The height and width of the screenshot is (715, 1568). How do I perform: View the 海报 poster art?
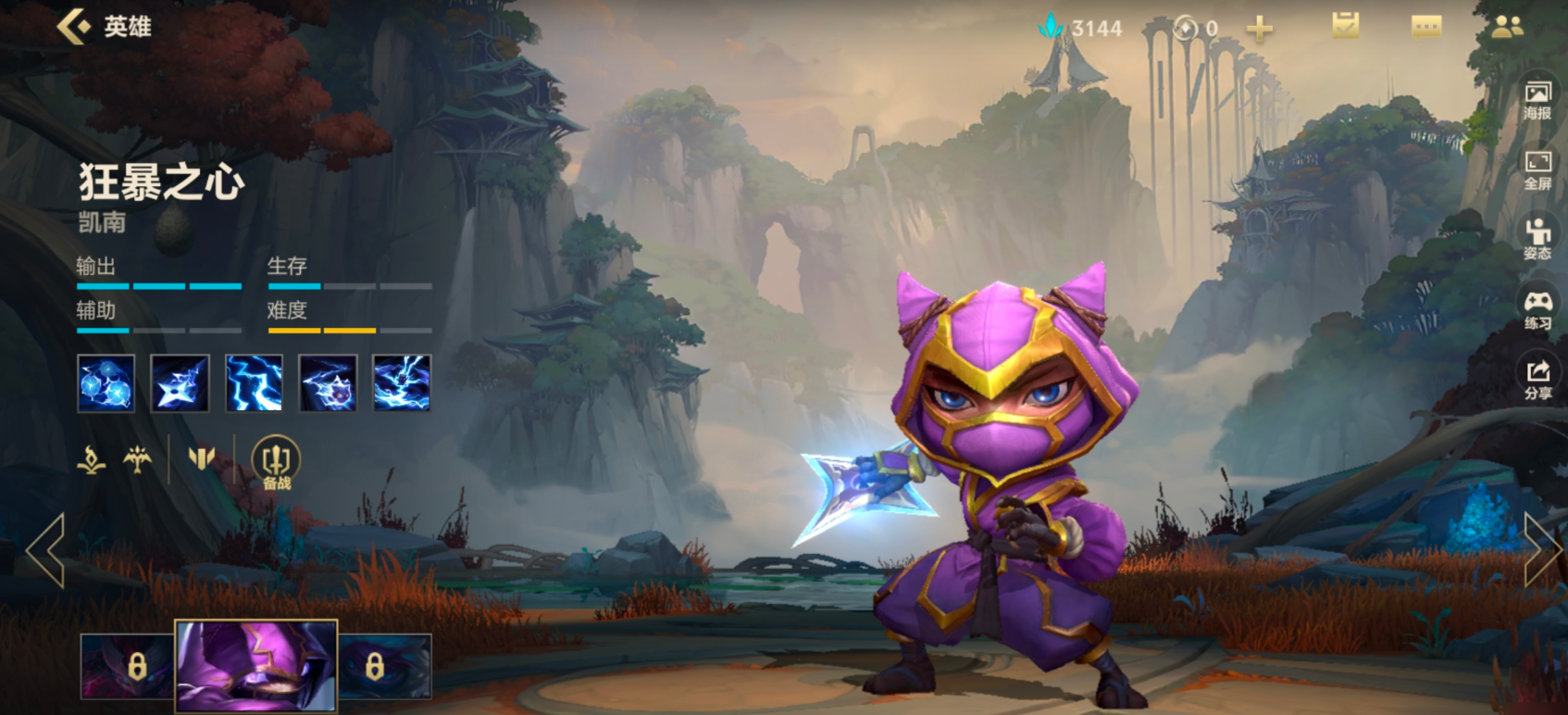1537,100
